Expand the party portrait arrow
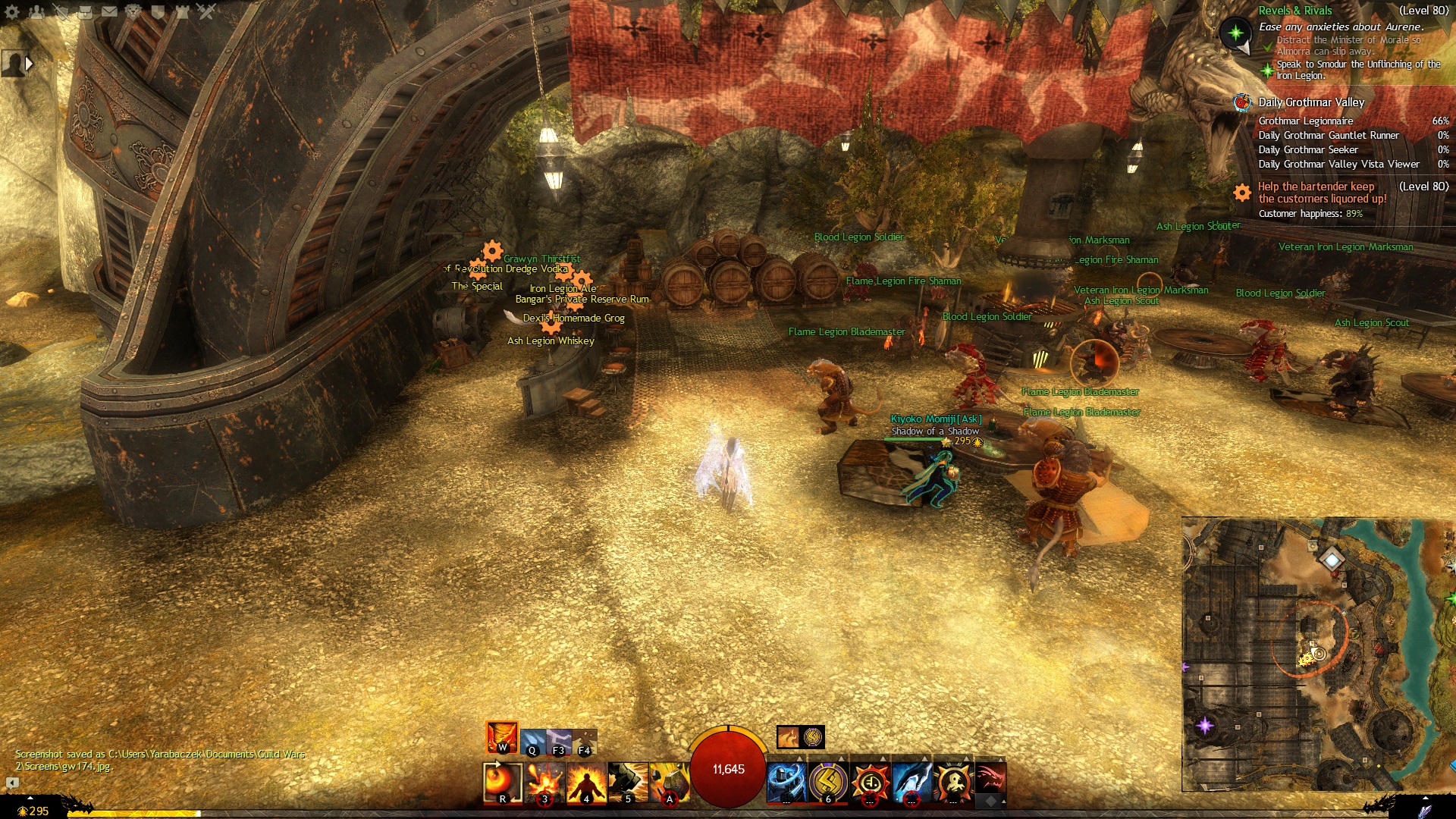Screen dimensions: 1456x819 coord(30,64)
